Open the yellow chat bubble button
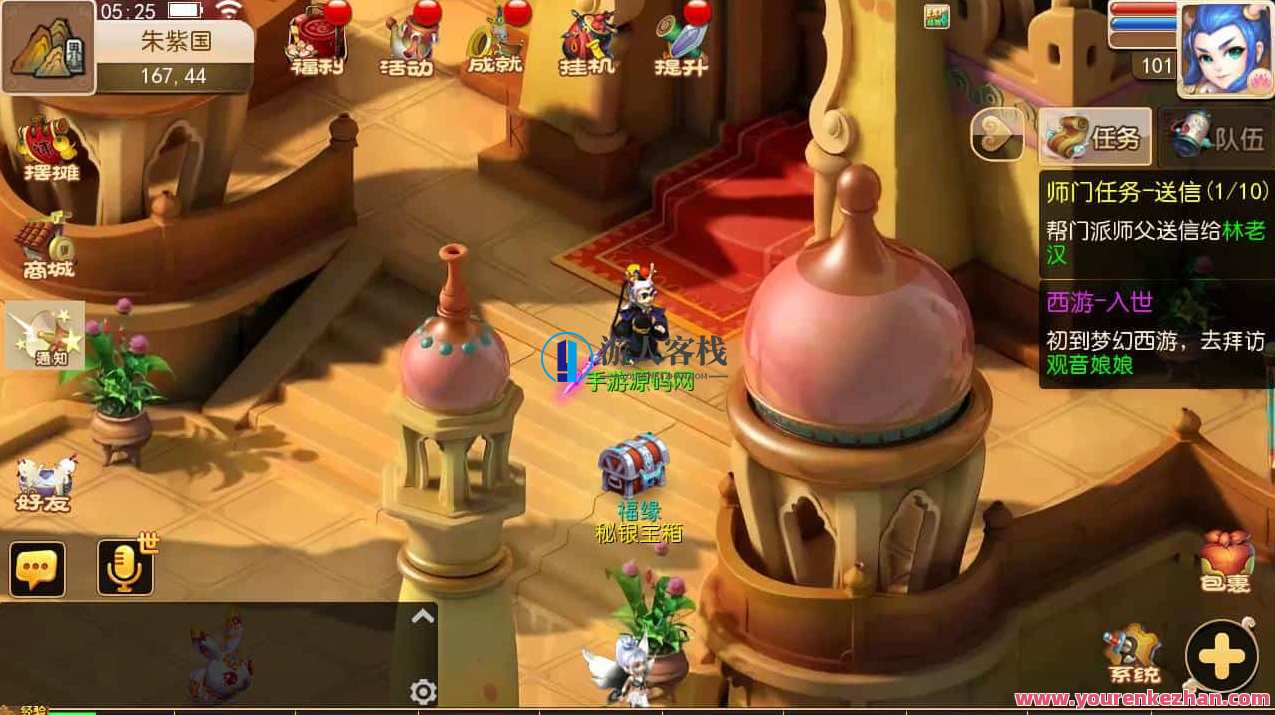The height and width of the screenshot is (715, 1275). coord(38,569)
